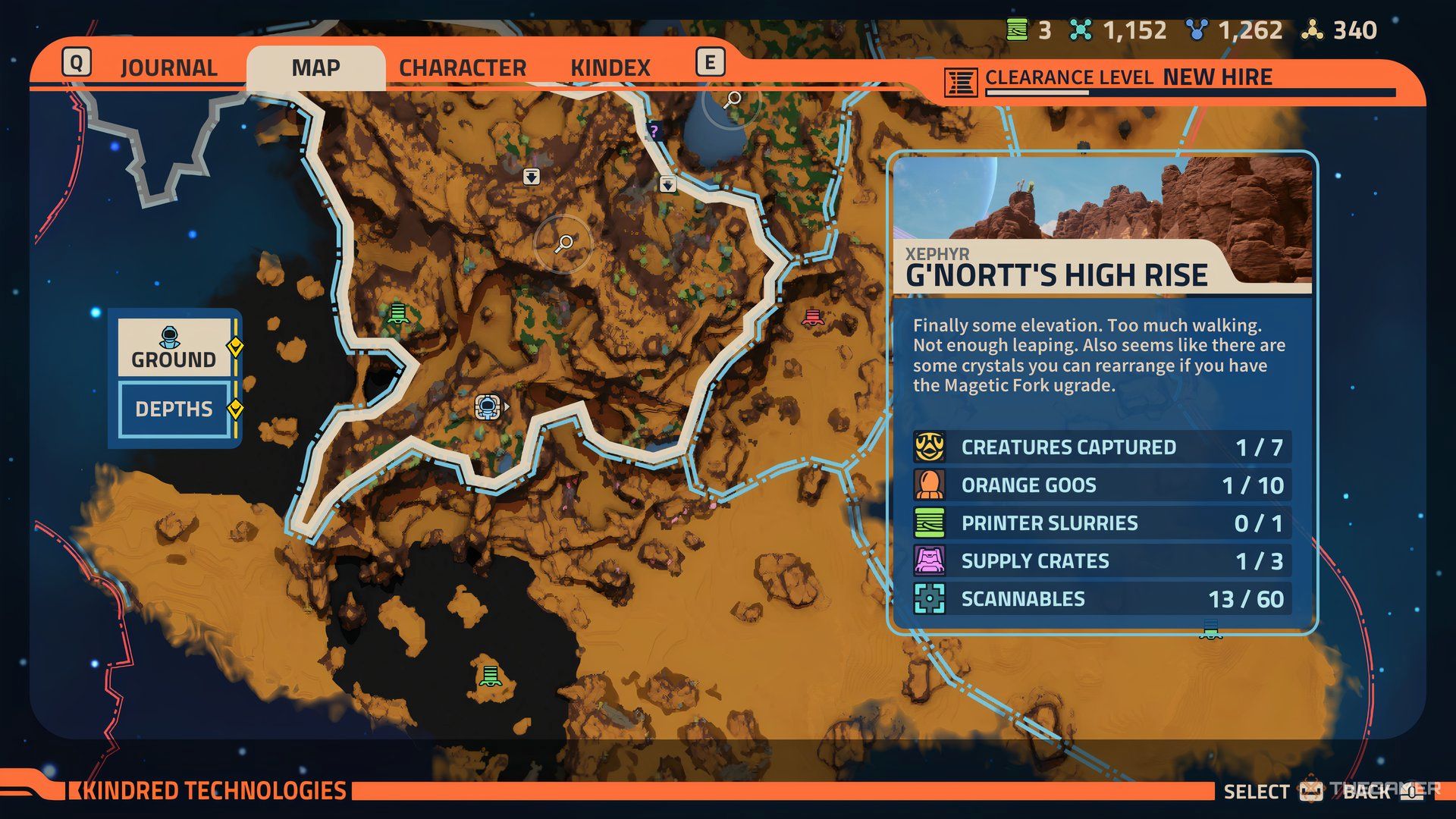Select the purple question mark map marker
This screenshot has width=1456, height=819.
654,131
